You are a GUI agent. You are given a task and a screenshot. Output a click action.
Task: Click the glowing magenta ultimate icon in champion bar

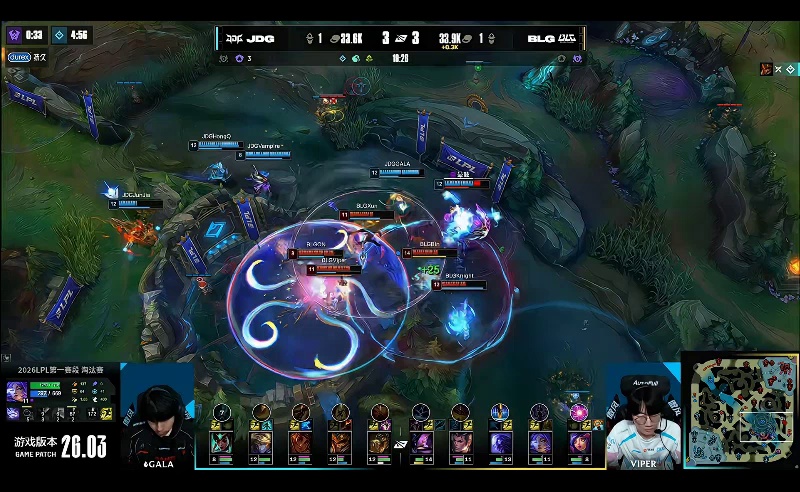pyautogui.click(x=578, y=411)
